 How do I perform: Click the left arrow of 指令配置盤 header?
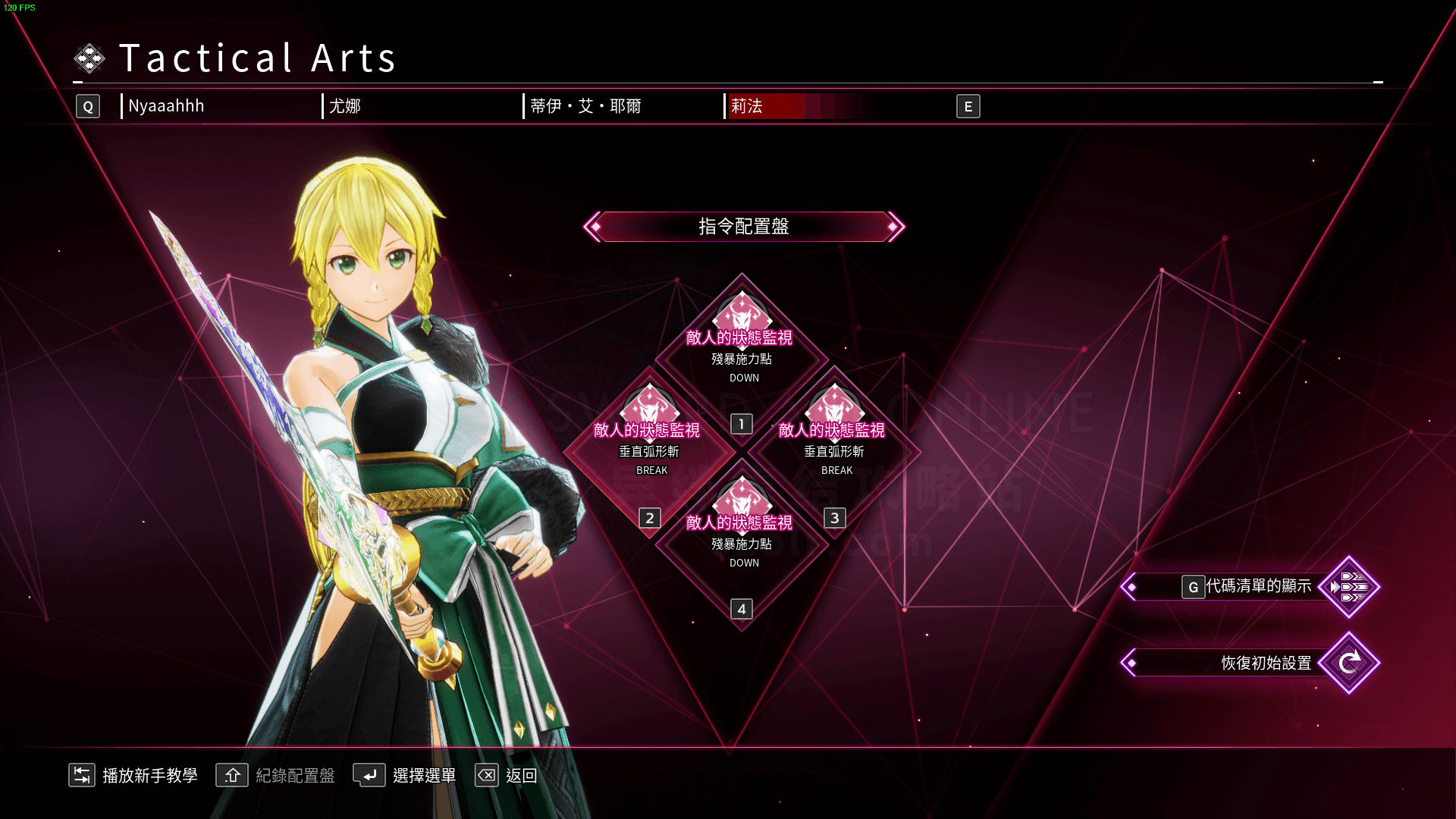tap(594, 227)
